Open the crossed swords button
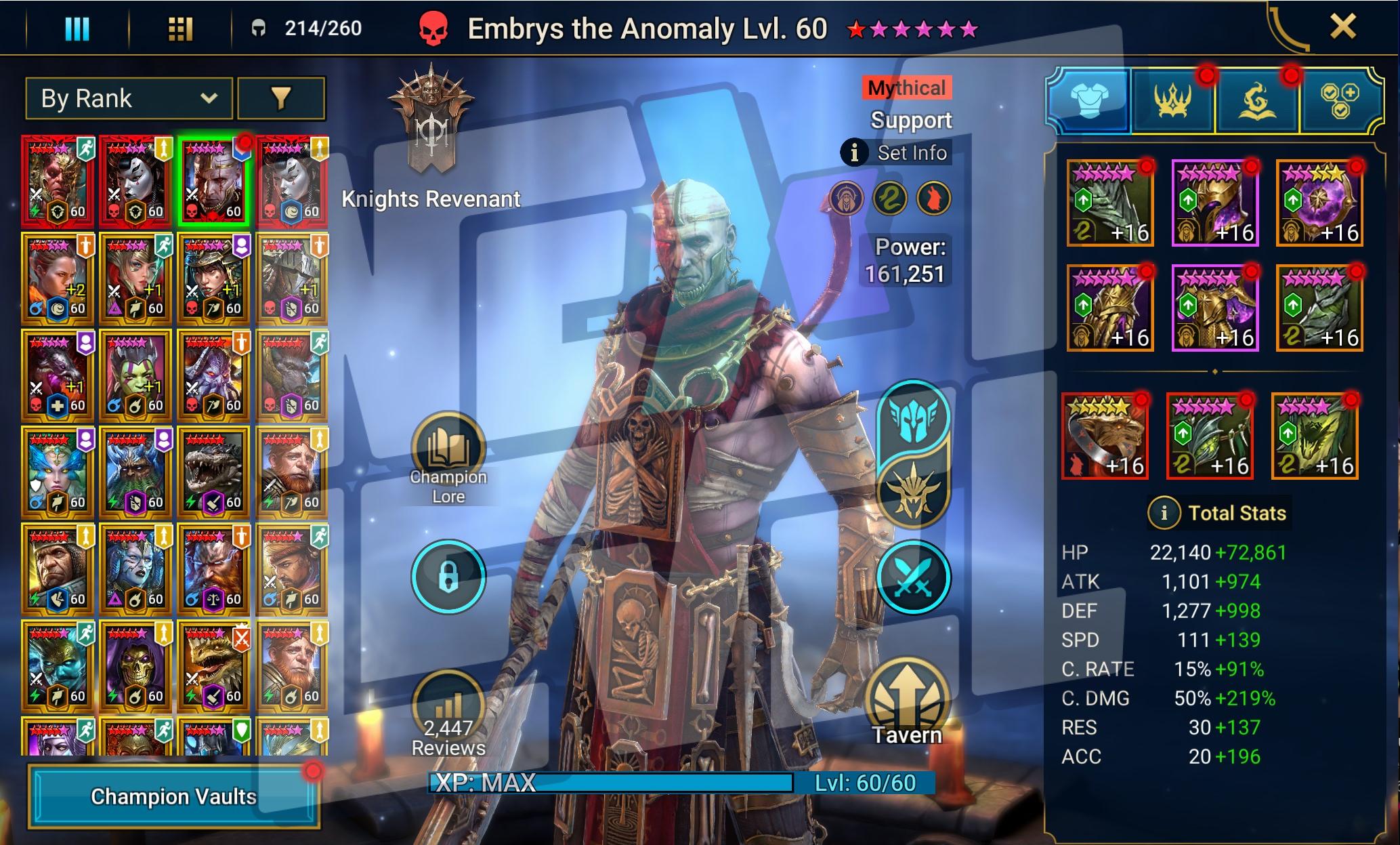 (913, 577)
